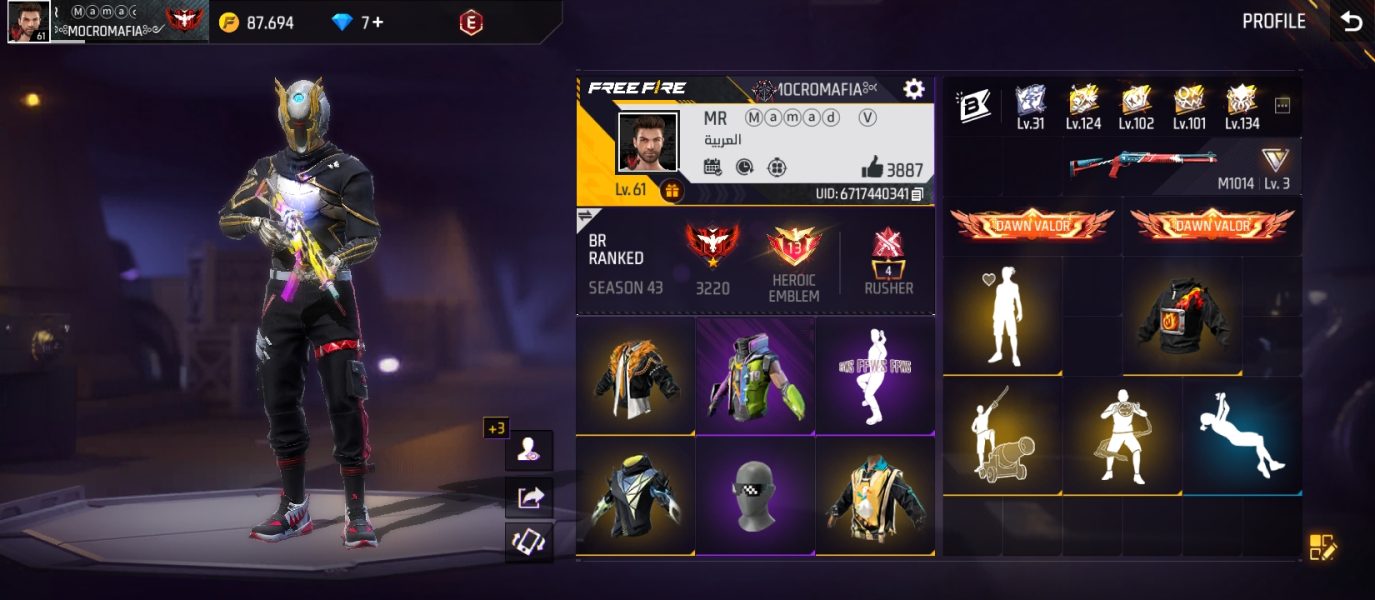Switch ranked mode with swap arrows
This screenshot has height=600, width=1375.
(585, 215)
